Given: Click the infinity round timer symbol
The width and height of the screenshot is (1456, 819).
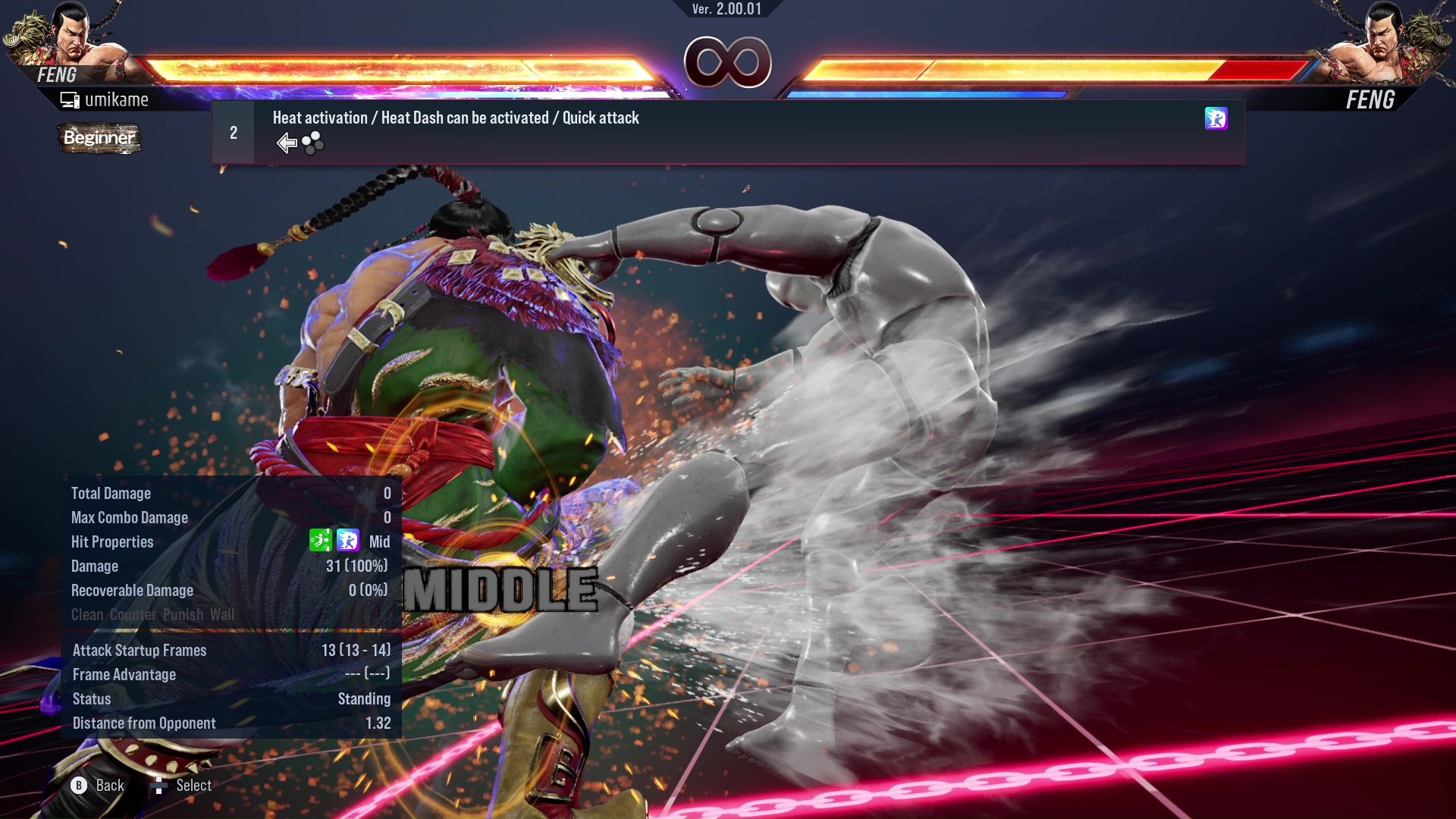Looking at the screenshot, I should (x=727, y=62).
